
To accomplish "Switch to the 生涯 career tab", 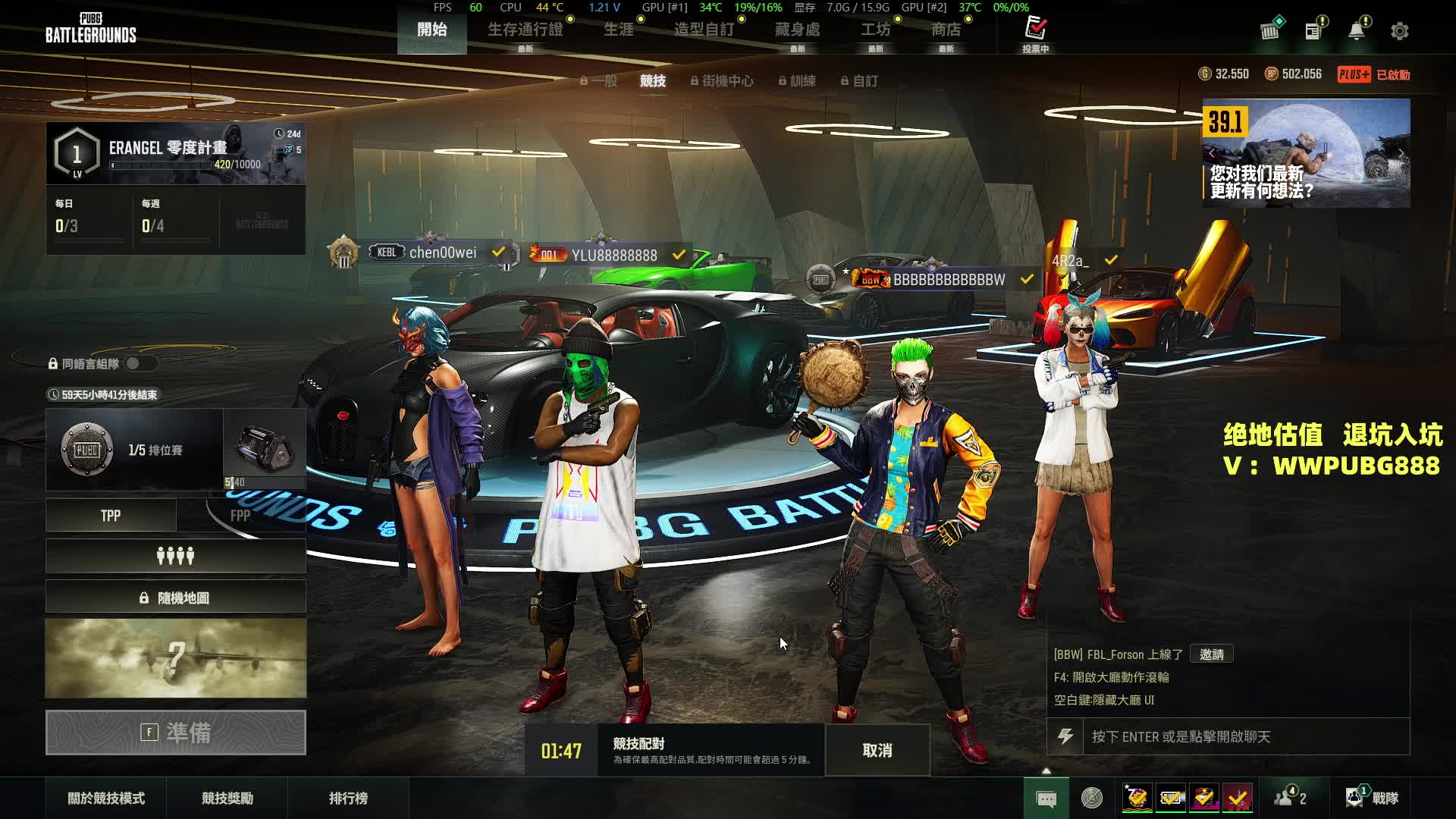I will pos(618,30).
